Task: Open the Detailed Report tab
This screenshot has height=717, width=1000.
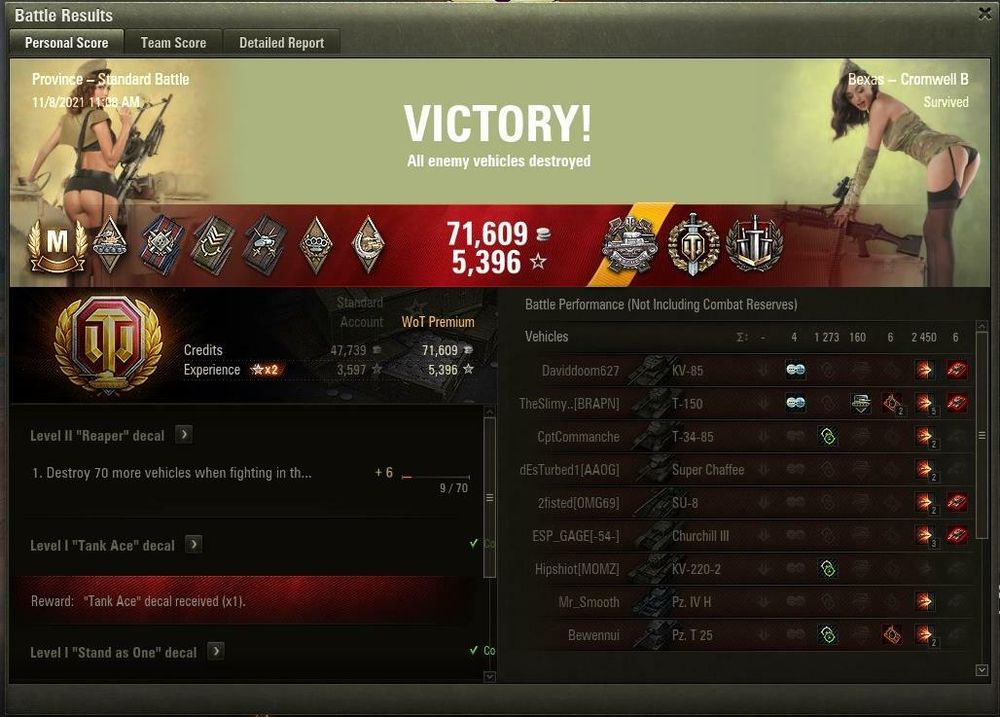Action: [281, 42]
